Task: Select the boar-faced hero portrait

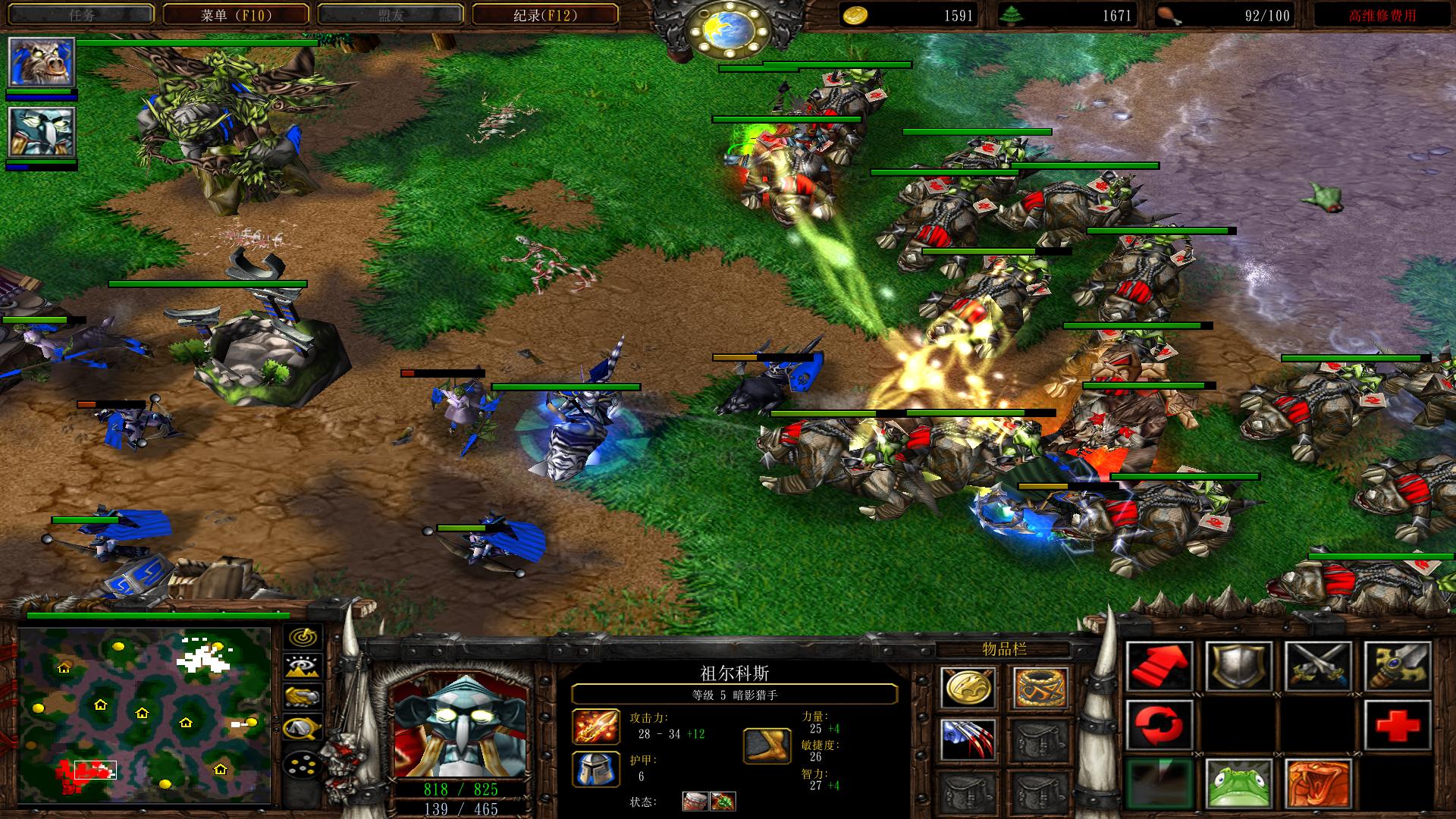Action: 41,62
